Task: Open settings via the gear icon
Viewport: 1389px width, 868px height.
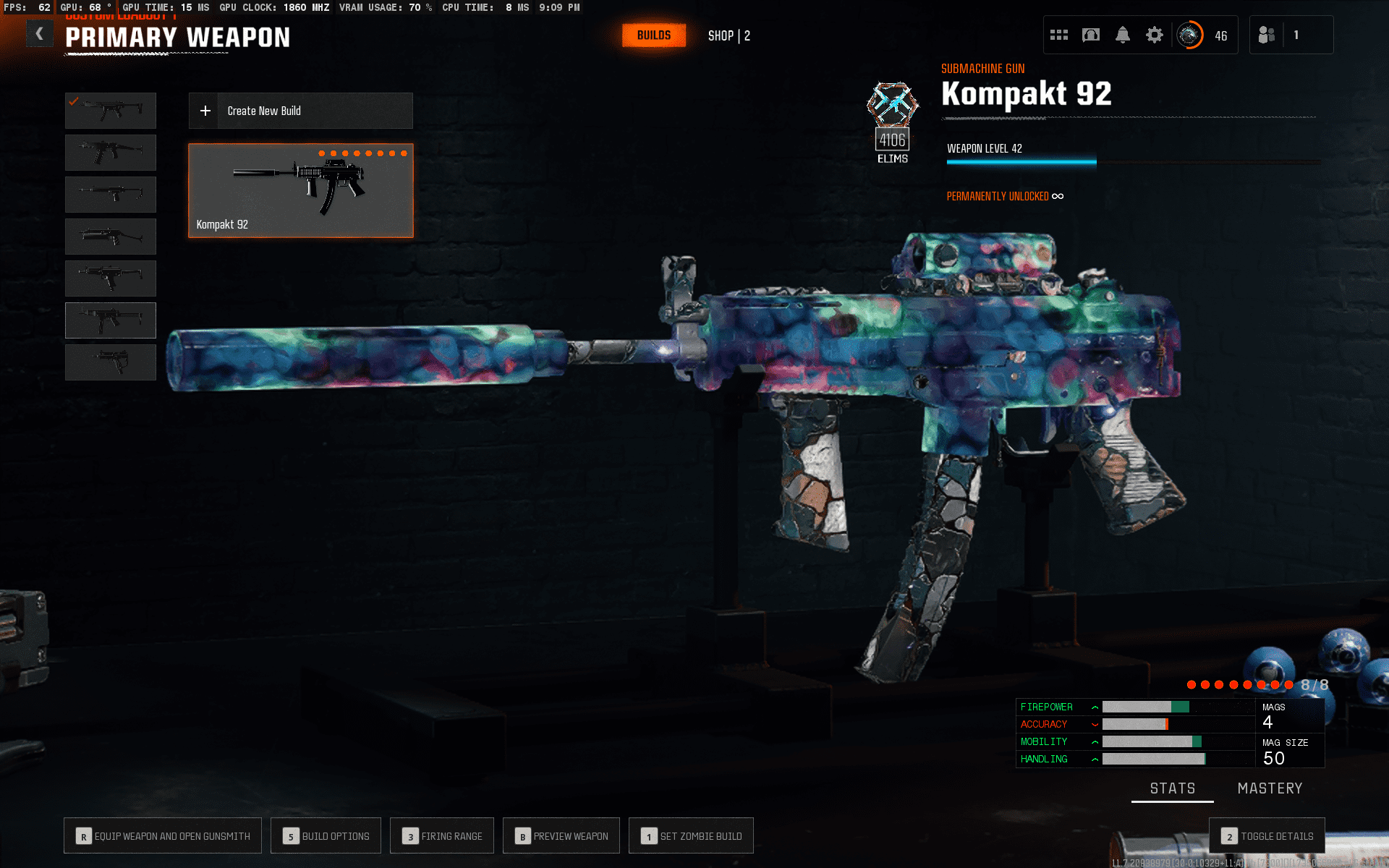Action: pyautogui.click(x=1154, y=35)
